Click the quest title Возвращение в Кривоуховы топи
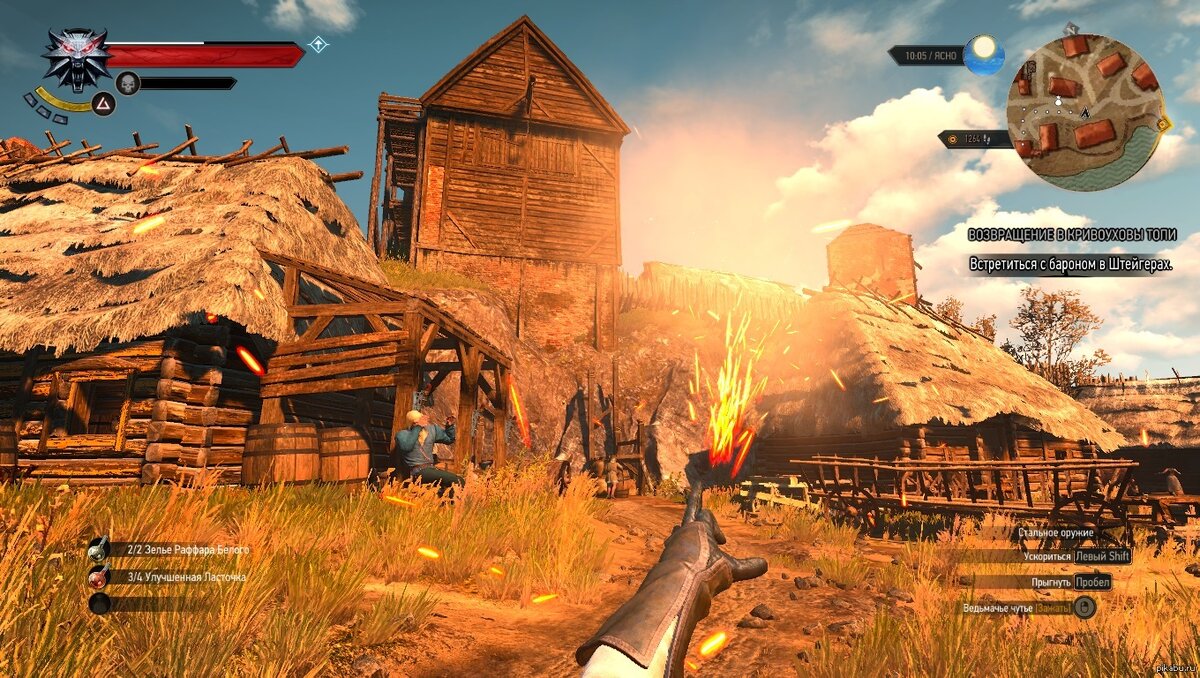Image resolution: width=1200 pixels, height=678 pixels. (x=1070, y=234)
